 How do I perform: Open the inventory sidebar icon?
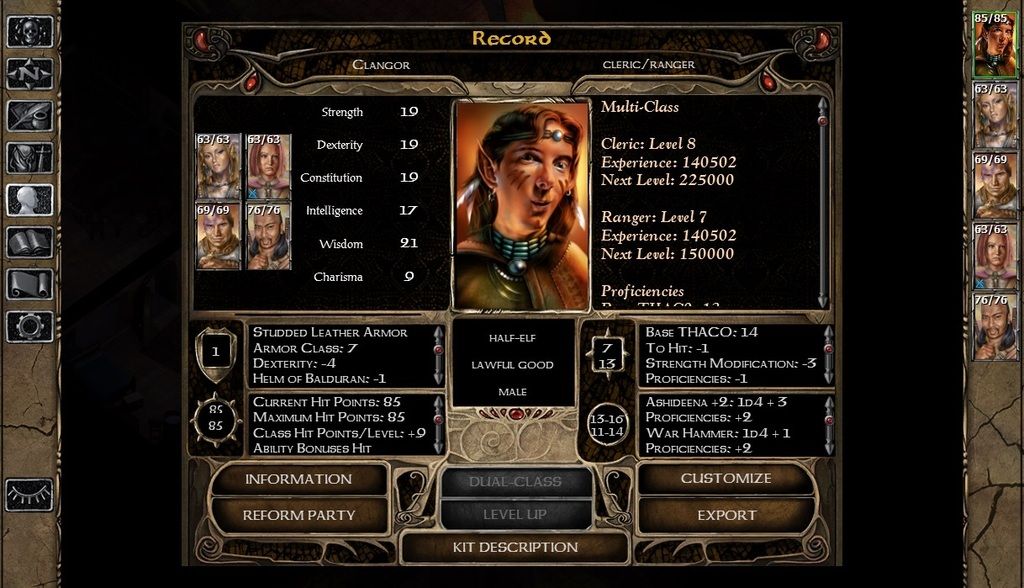pyautogui.click(x=30, y=158)
